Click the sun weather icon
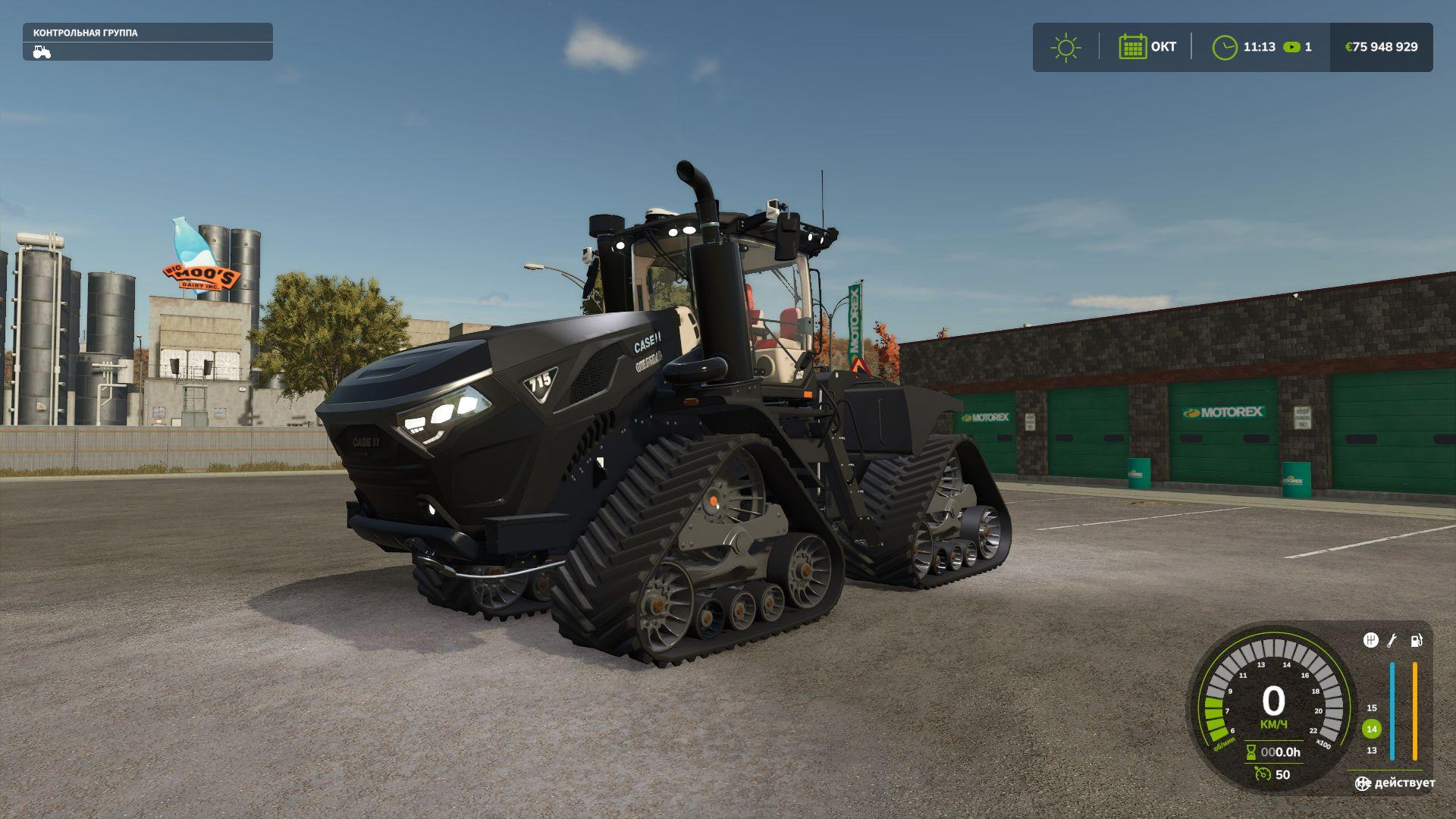The width and height of the screenshot is (1456, 819). (x=1065, y=47)
